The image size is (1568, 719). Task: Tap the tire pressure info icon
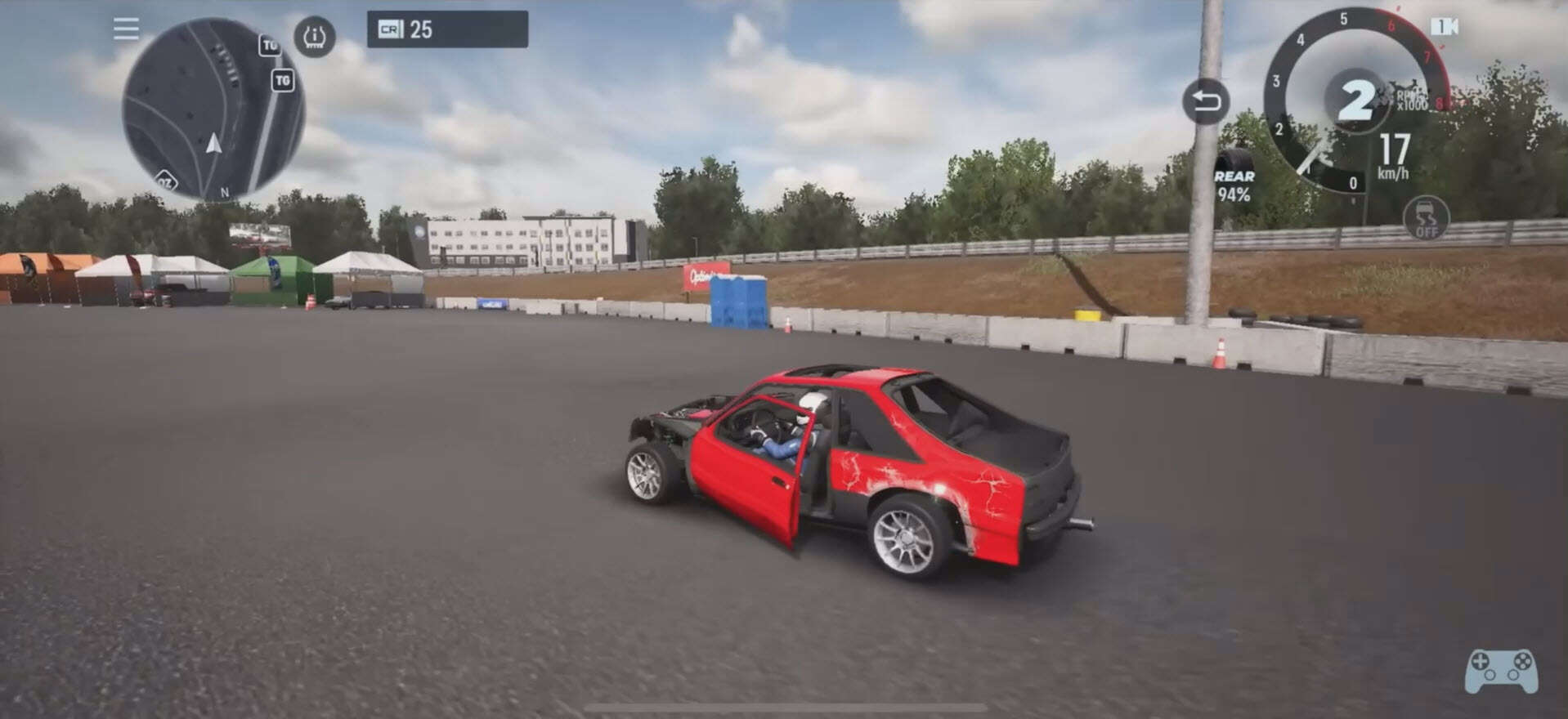coord(315,37)
